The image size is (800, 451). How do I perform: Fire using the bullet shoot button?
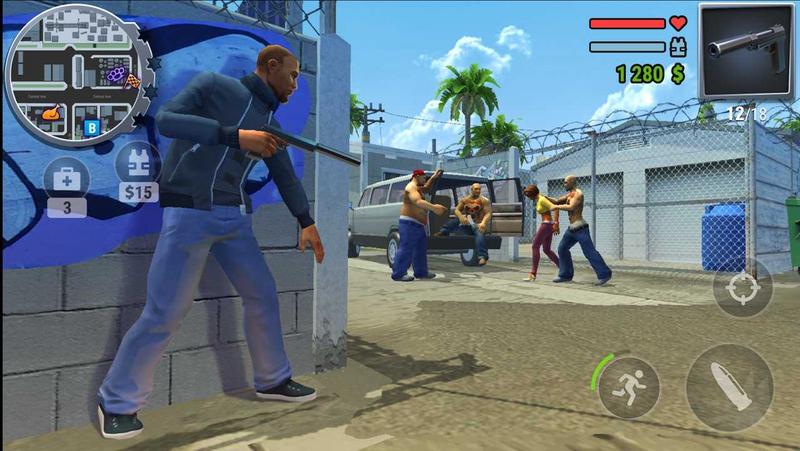click(x=729, y=387)
